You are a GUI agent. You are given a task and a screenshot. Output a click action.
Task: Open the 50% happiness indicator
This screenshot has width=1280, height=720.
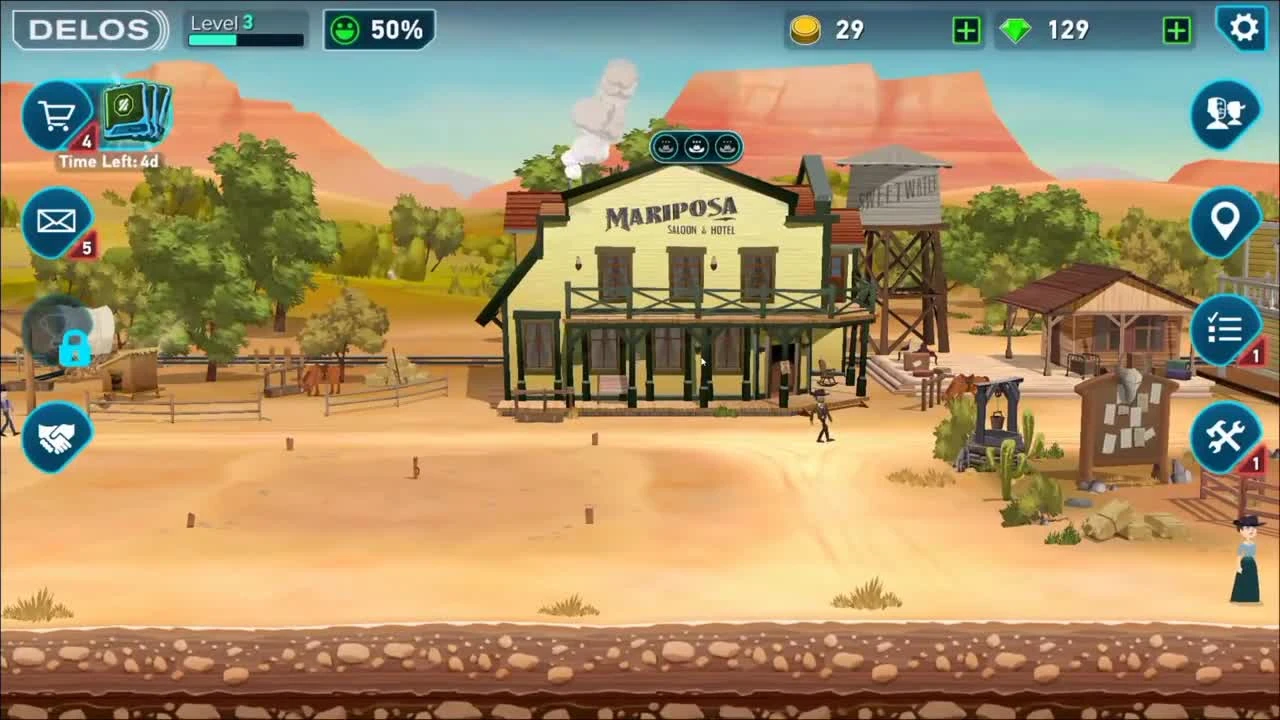(378, 28)
